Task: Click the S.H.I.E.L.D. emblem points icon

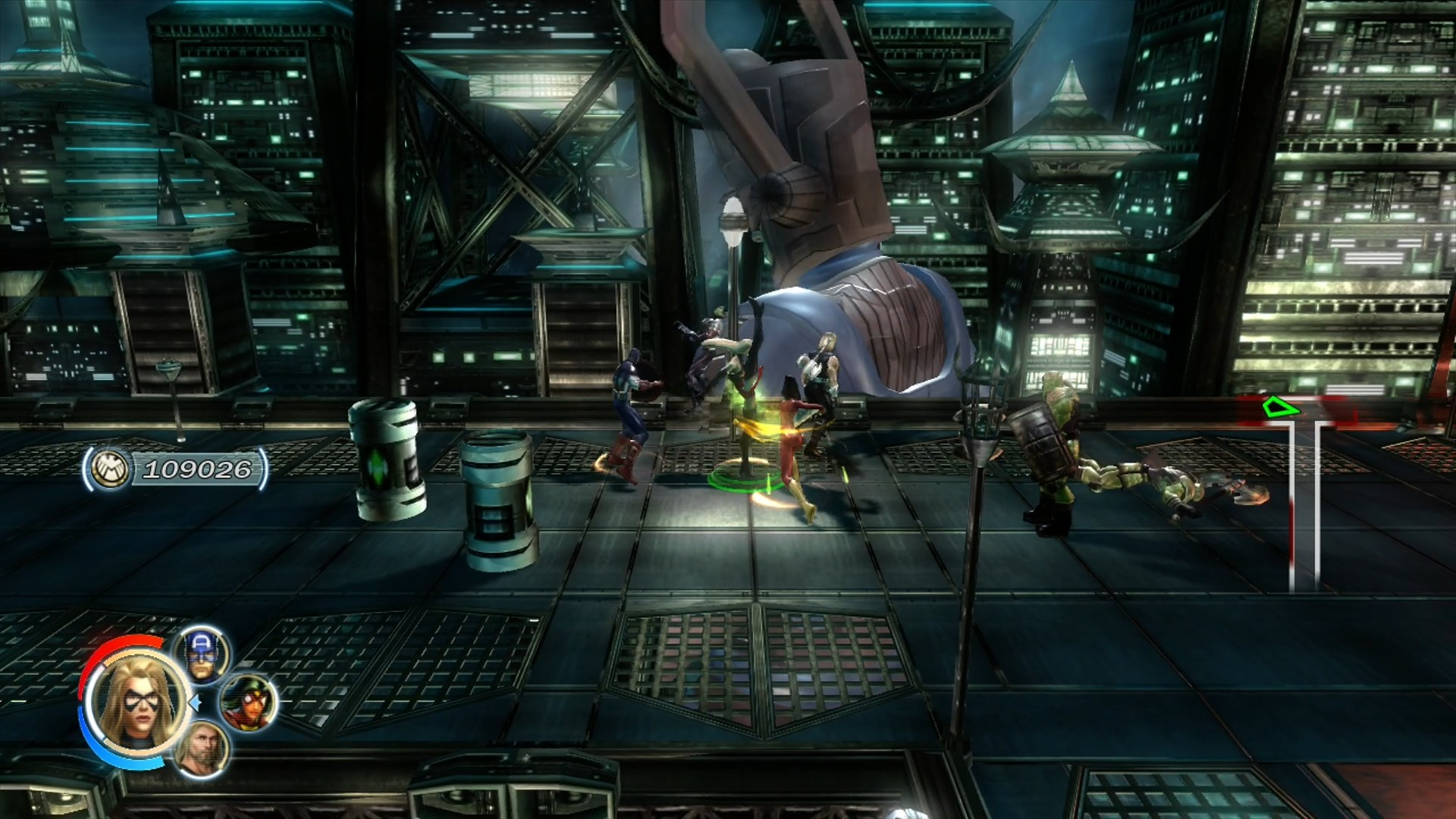Action: point(107,469)
